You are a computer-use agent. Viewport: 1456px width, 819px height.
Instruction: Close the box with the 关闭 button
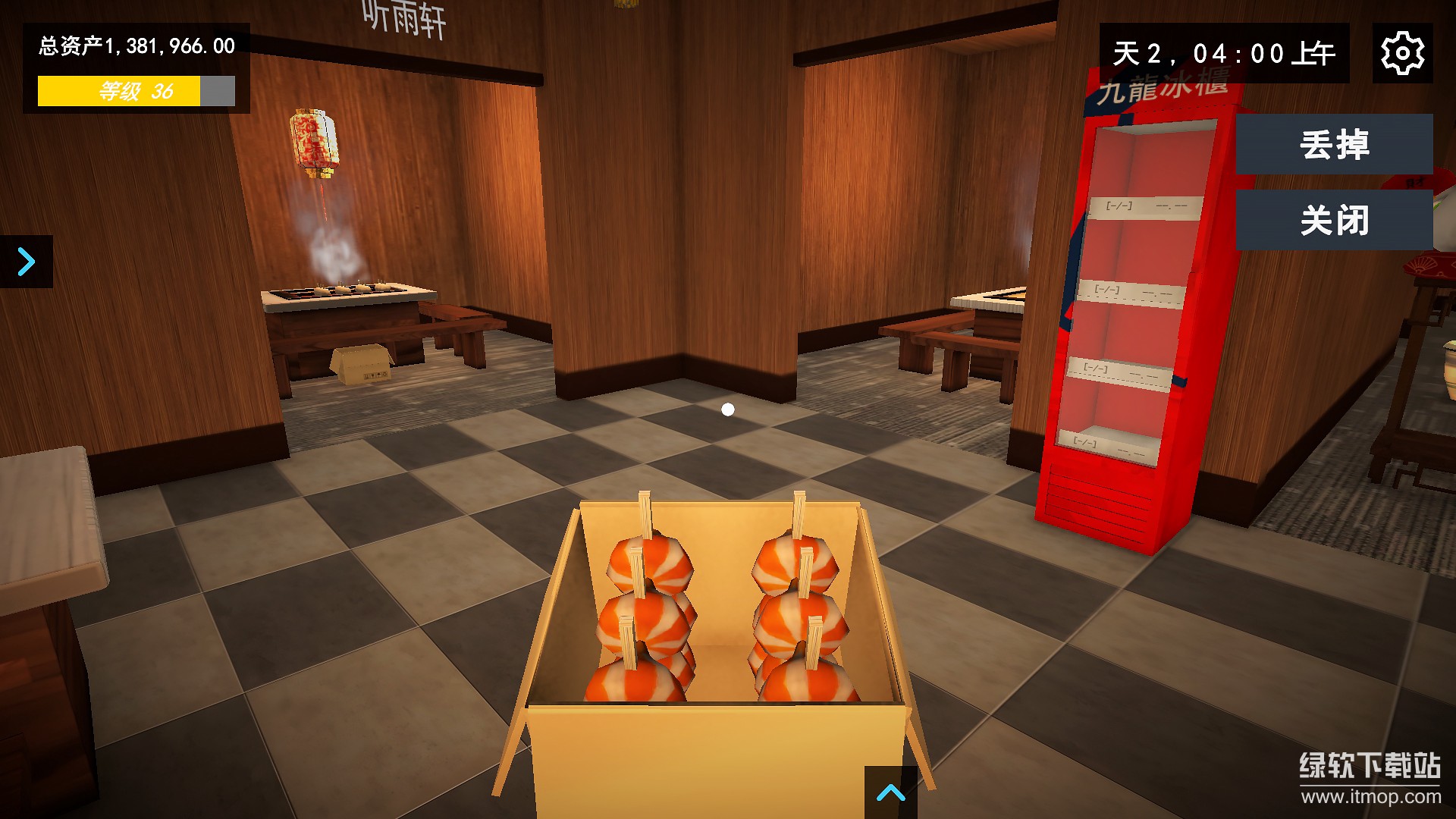[1334, 221]
